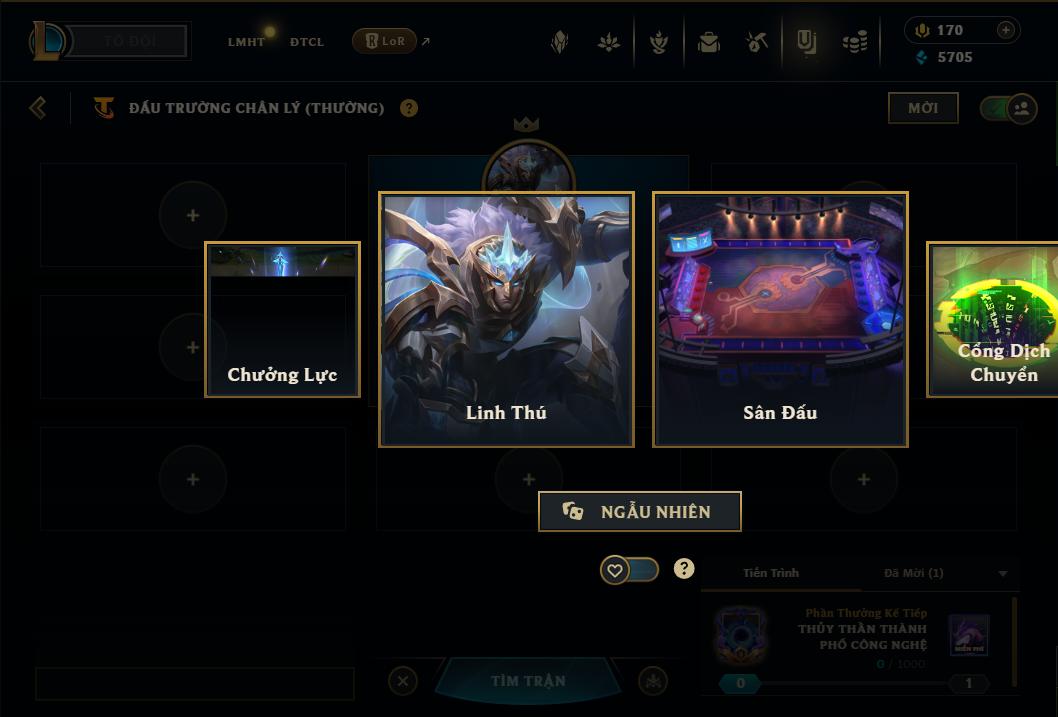Choose the Sân Đấu arena card

tap(780, 319)
